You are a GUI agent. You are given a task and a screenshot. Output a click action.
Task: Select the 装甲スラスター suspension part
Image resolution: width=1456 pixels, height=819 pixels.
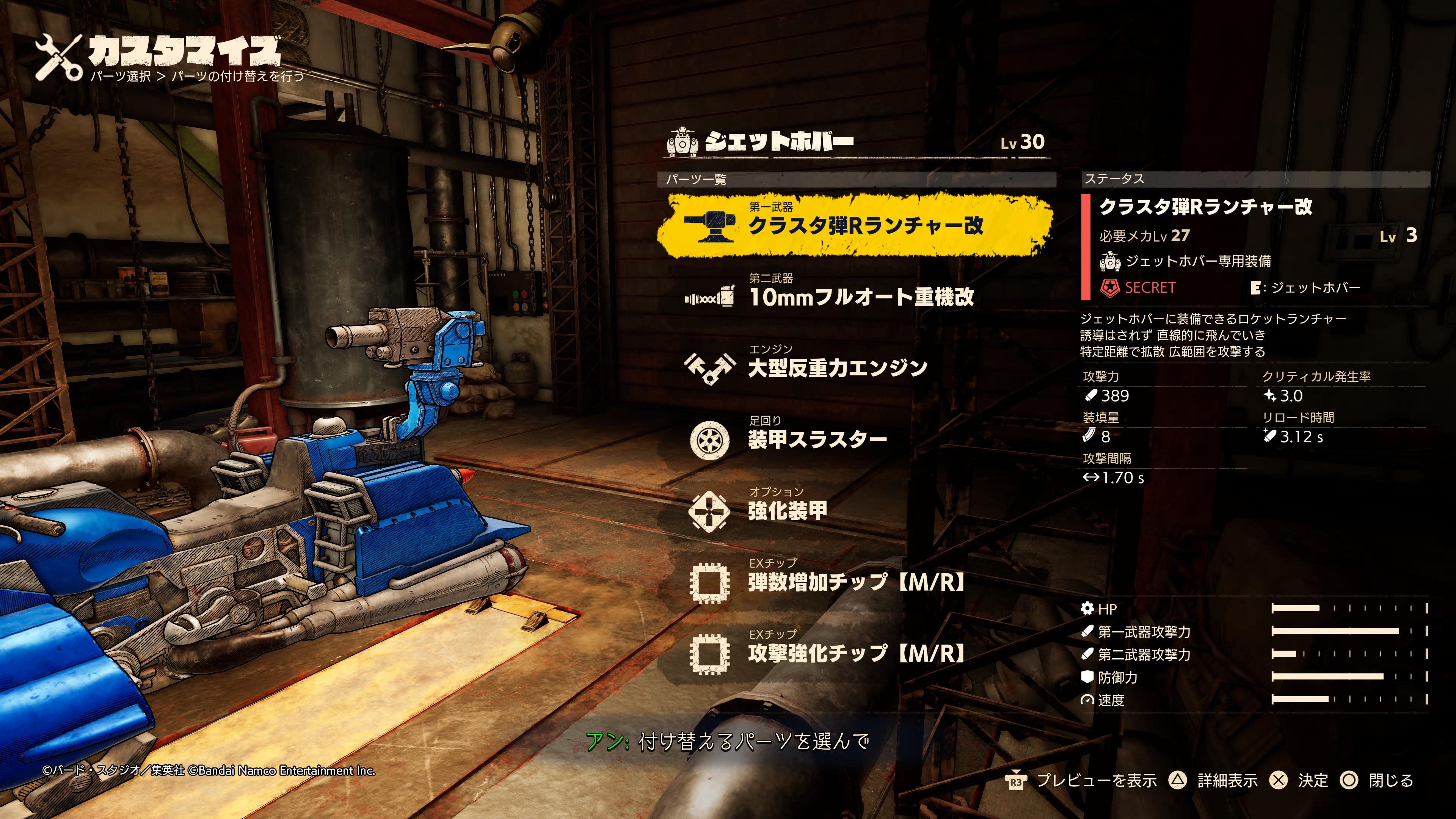click(x=817, y=439)
